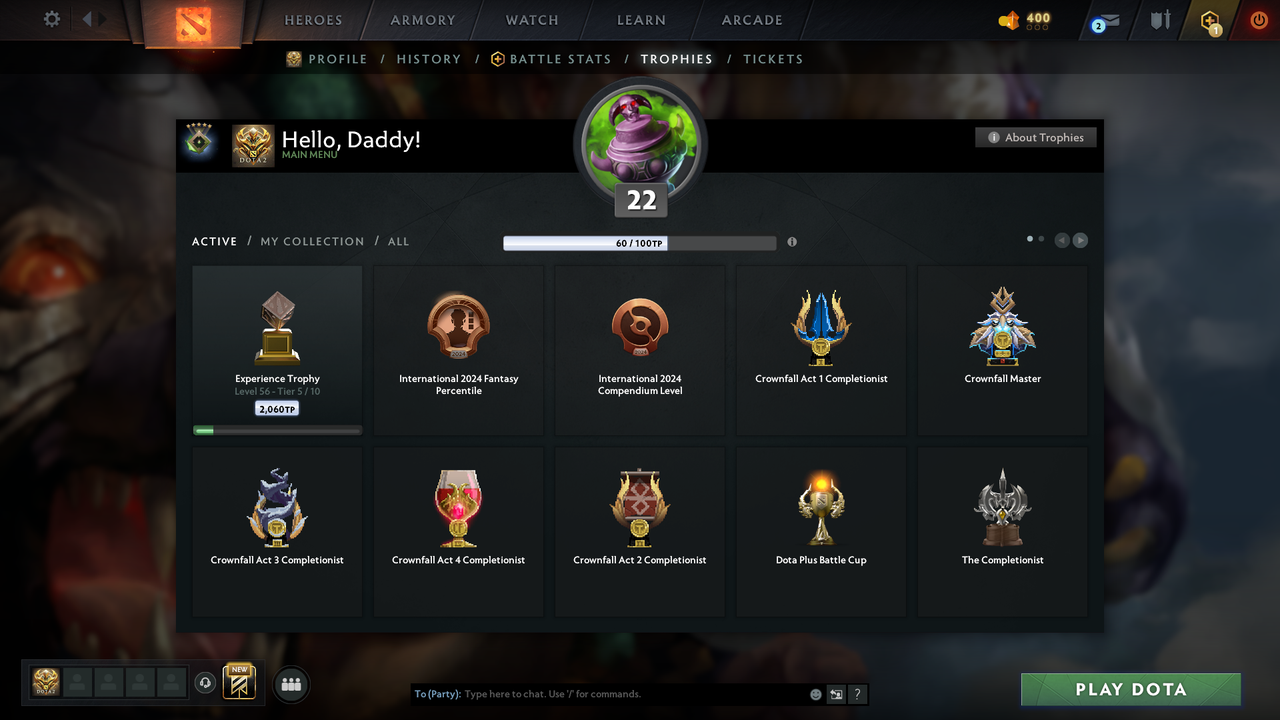1280x720 pixels.
Task: Select the second page dot above trophies
Action: pos(1040,238)
